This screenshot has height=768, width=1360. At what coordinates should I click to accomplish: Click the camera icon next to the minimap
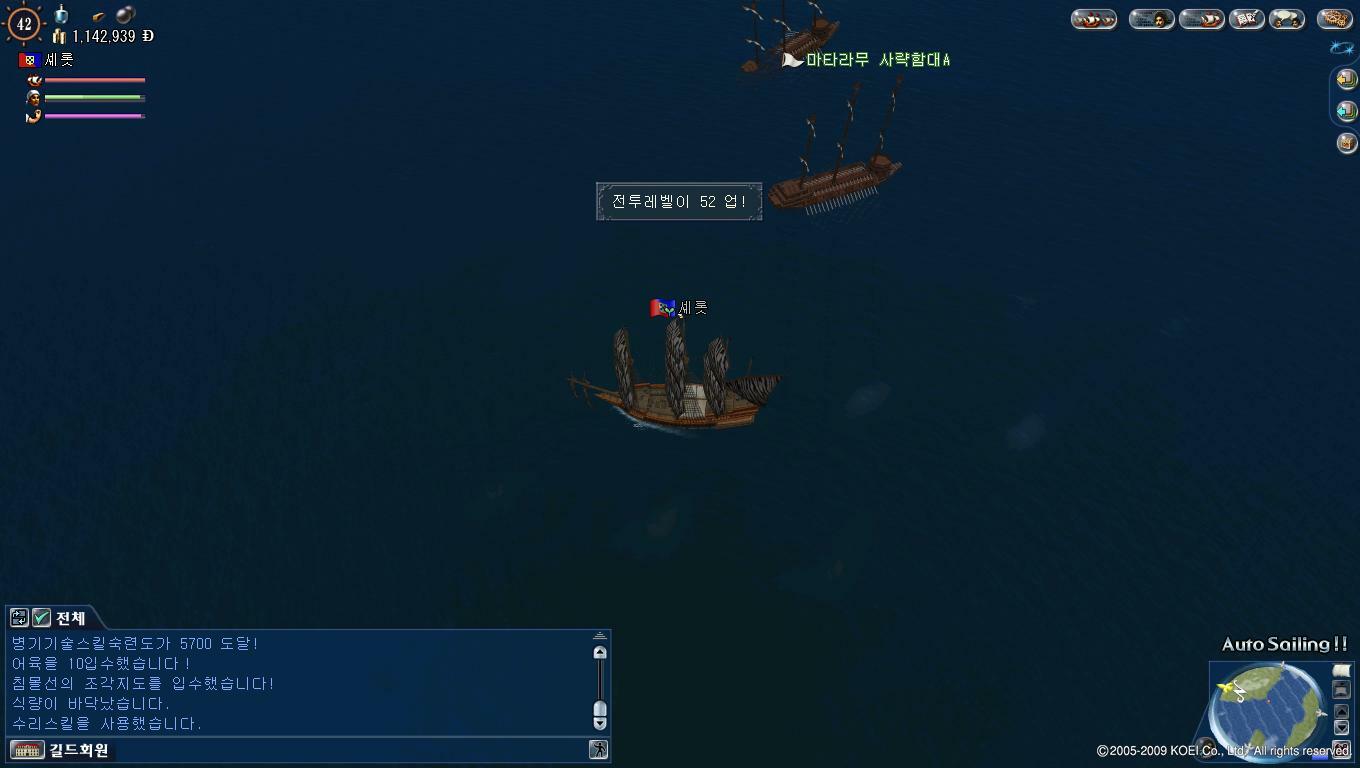(1341, 690)
